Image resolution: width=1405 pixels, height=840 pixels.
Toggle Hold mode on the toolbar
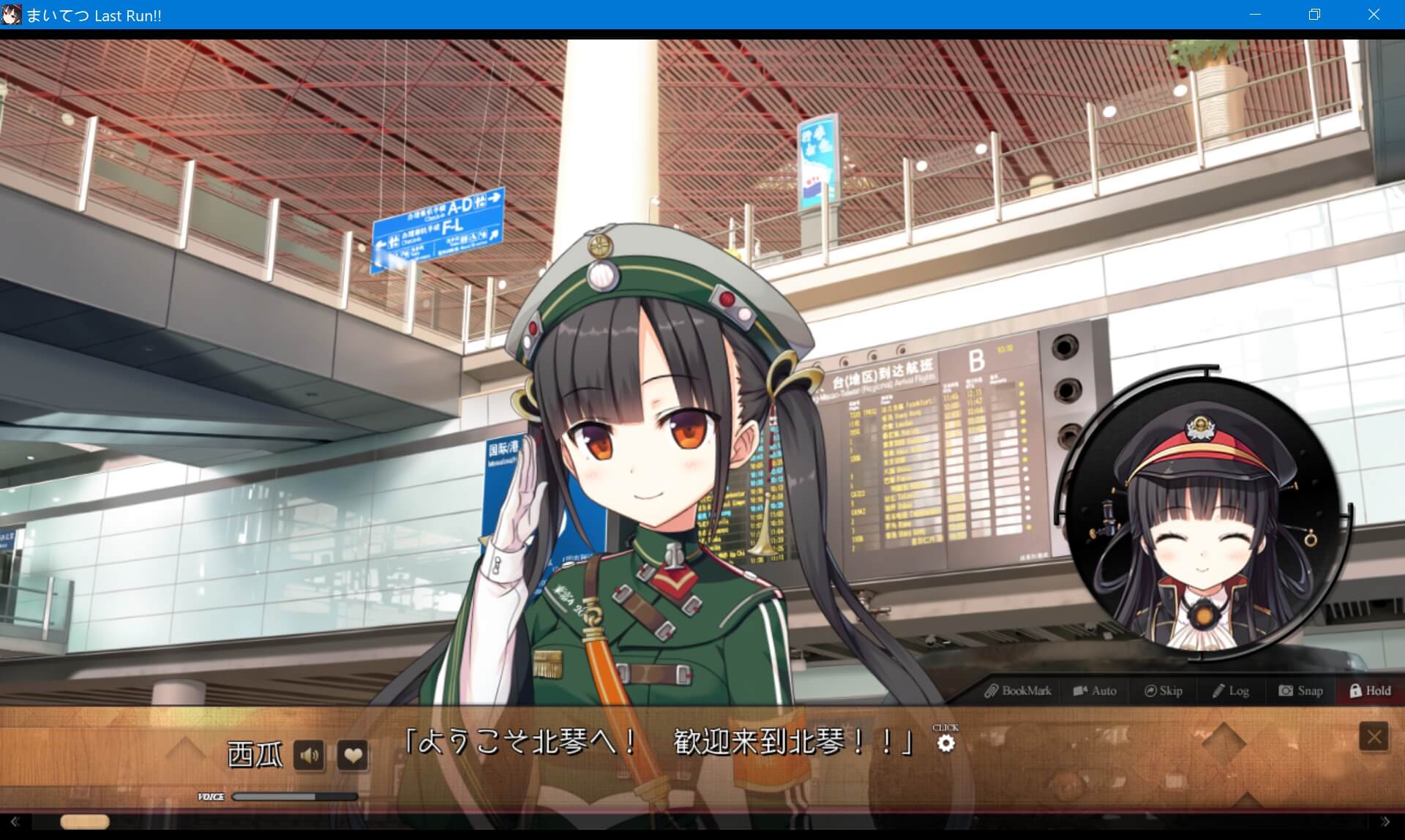click(x=1368, y=690)
